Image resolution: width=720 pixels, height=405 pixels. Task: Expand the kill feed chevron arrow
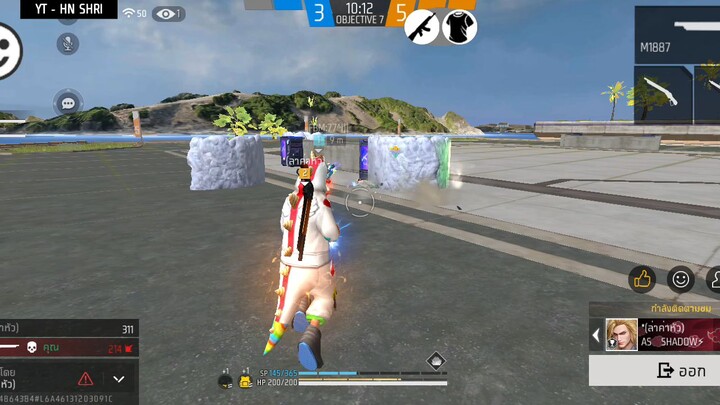119,379
